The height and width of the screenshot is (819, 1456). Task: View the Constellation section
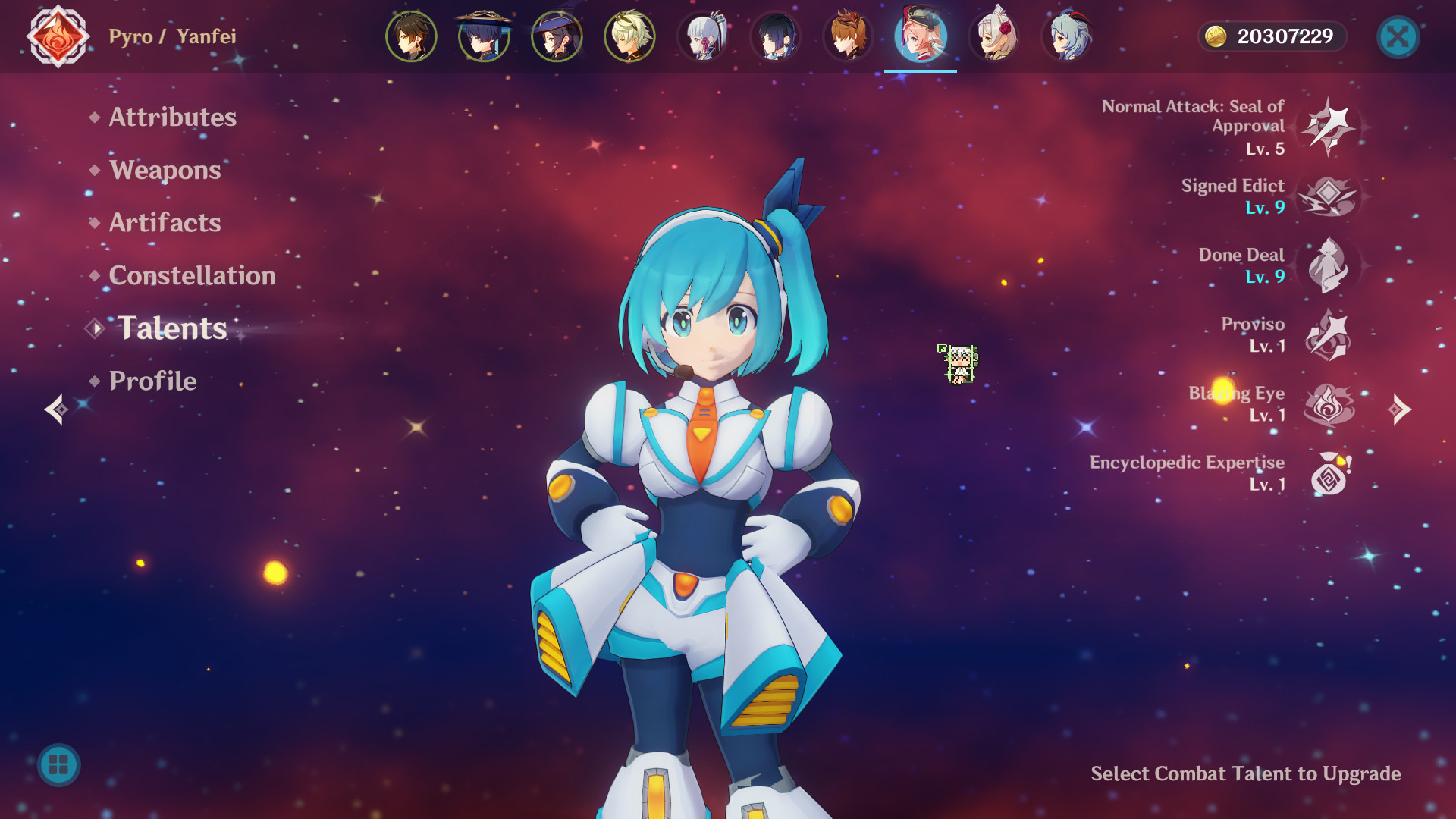tap(192, 276)
